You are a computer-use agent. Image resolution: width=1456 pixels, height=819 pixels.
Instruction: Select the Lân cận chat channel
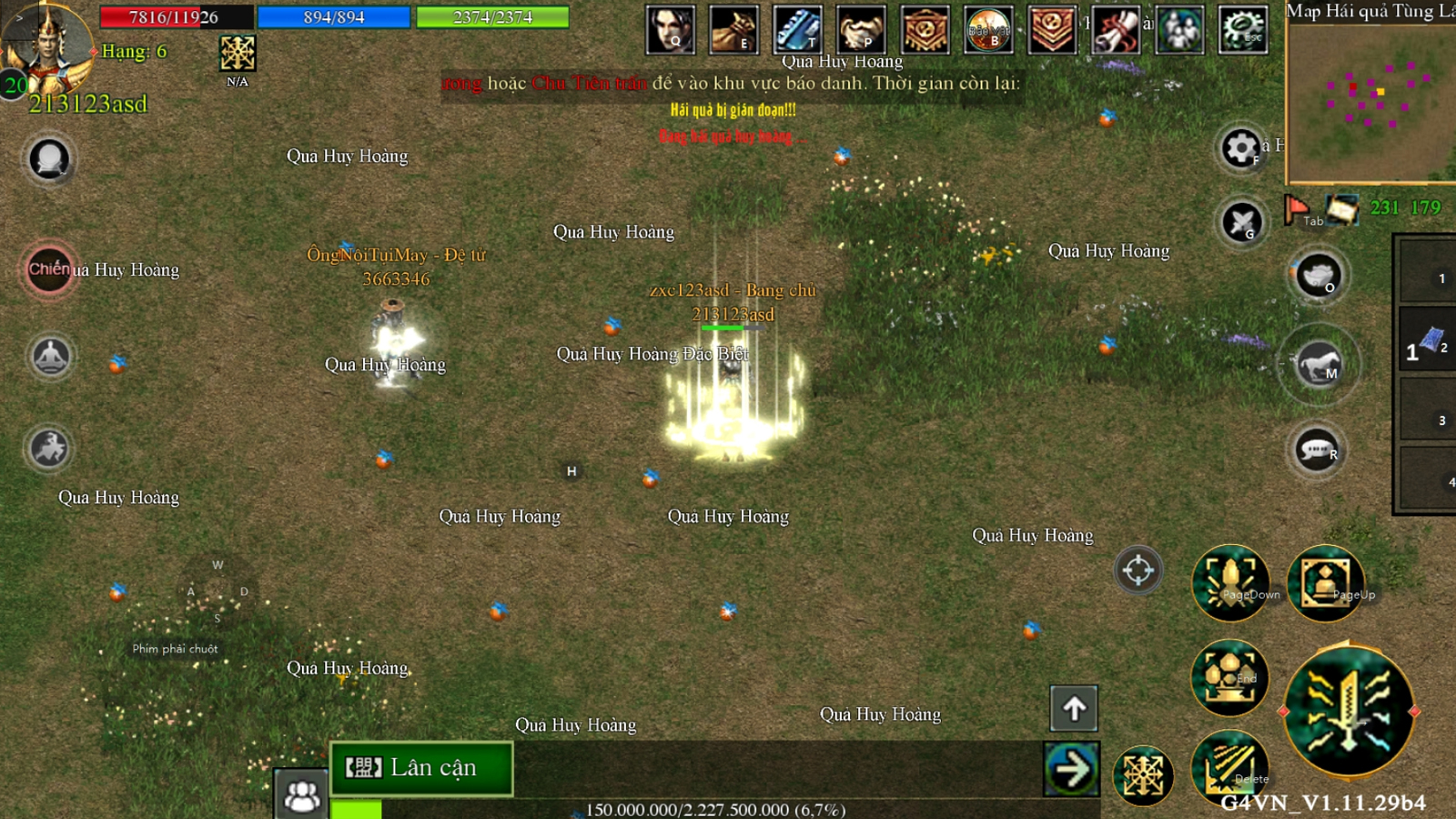click(421, 768)
